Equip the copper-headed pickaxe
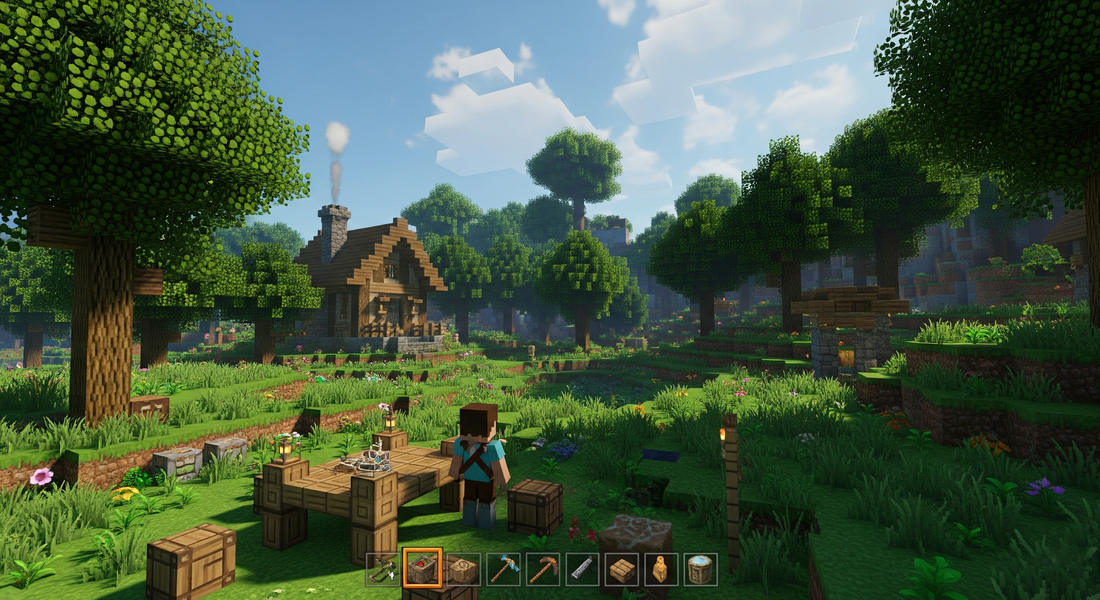The image size is (1100, 600). [542, 569]
